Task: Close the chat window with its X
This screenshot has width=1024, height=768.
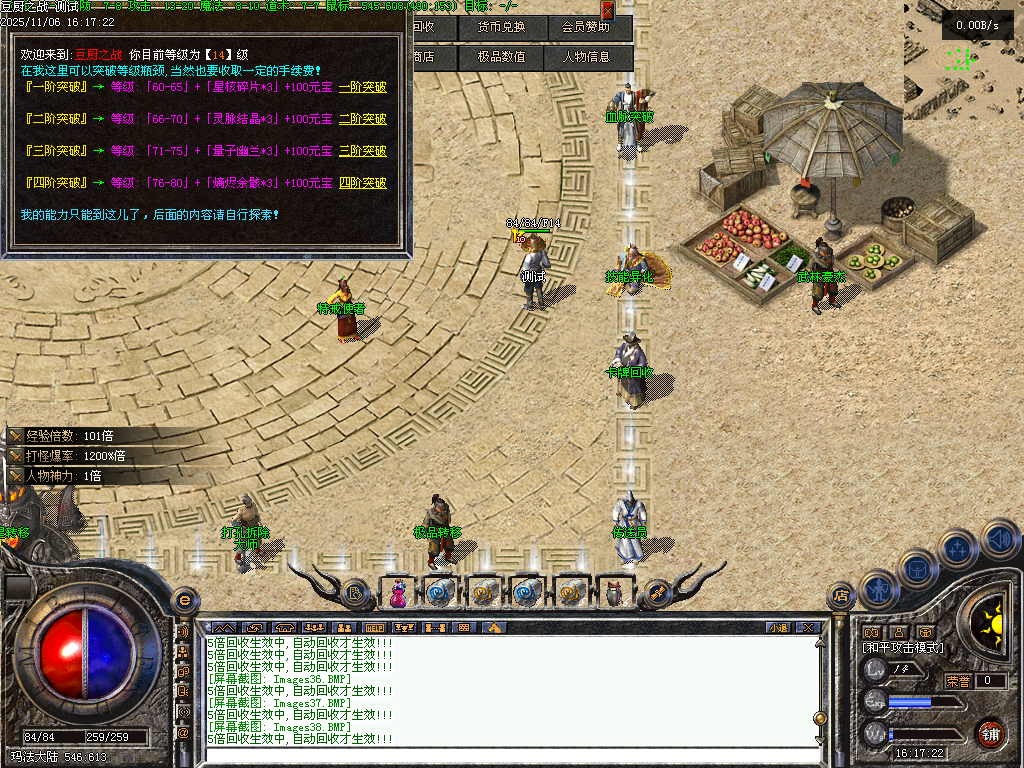Action: [x=808, y=628]
